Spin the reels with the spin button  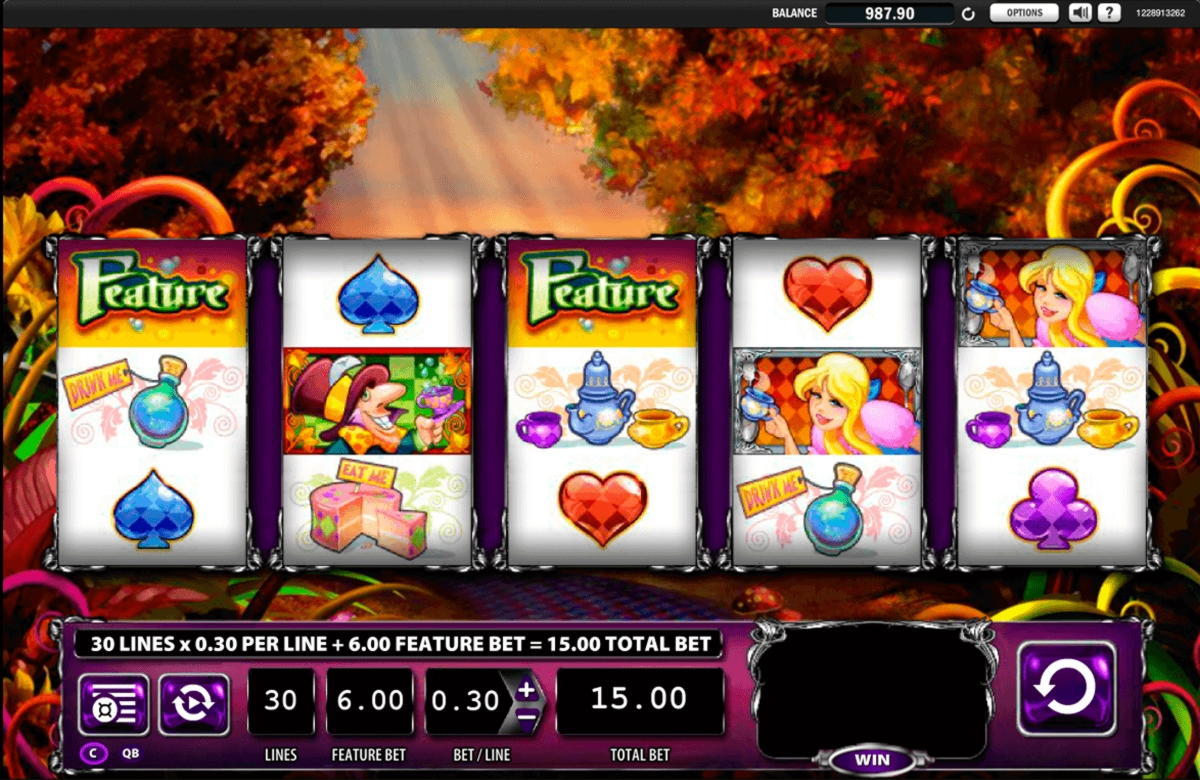click(1066, 689)
